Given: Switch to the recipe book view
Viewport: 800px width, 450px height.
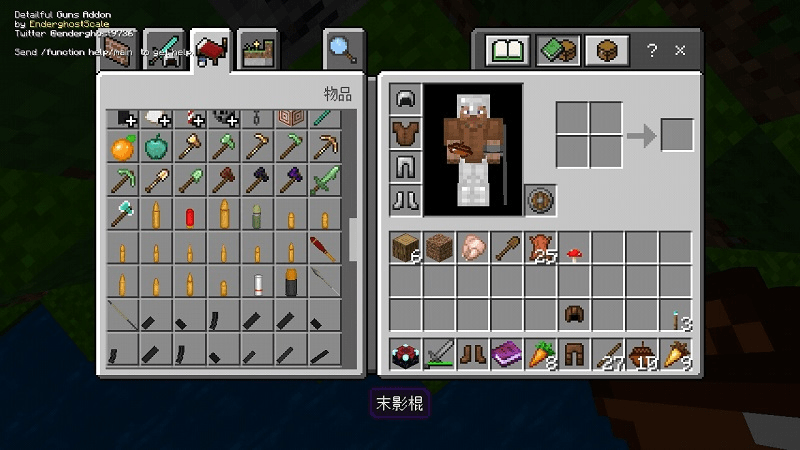Looking at the screenshot, I should coord(508,50).
